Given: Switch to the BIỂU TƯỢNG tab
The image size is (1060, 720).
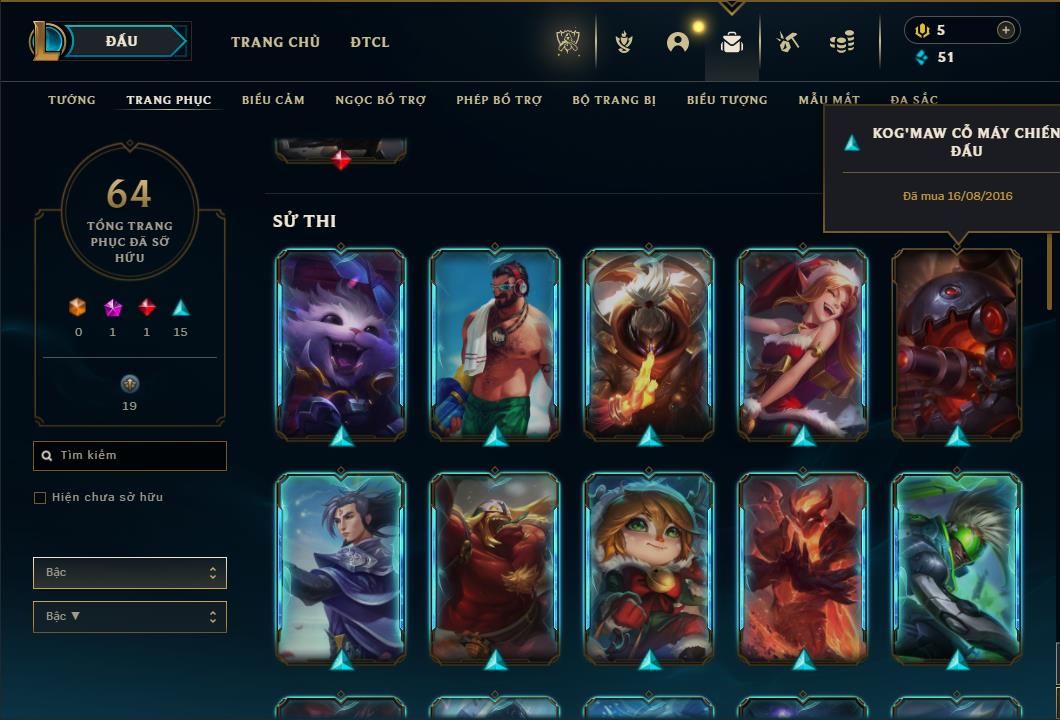Looking at the screenshot, I should (727, 100).
